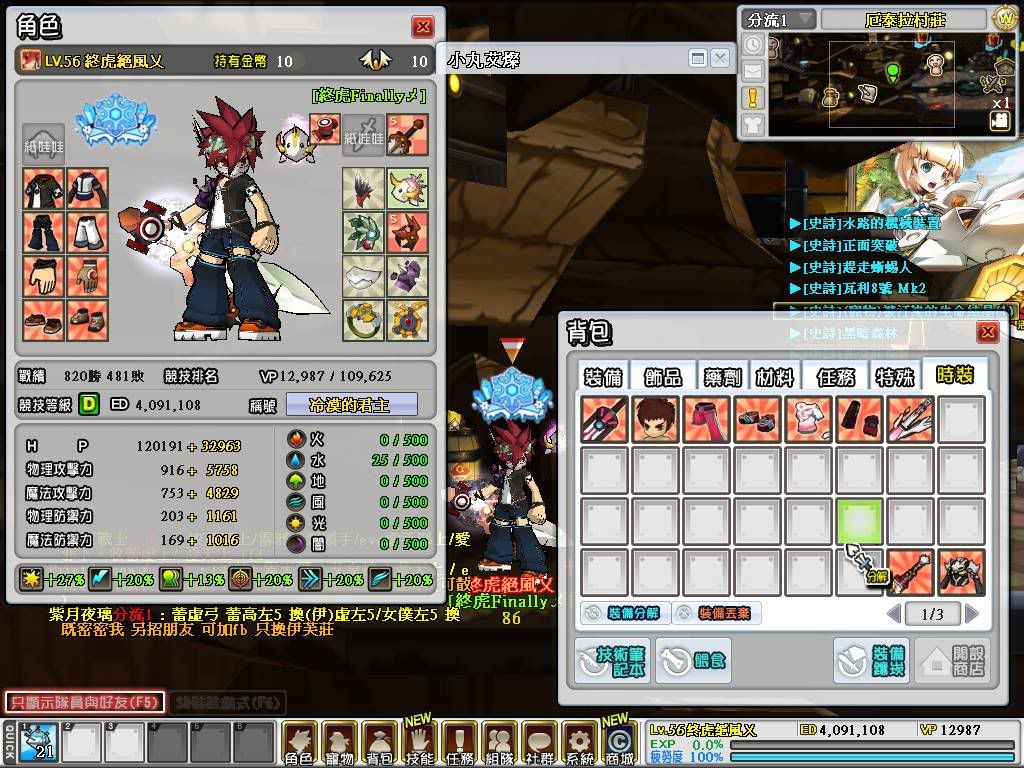Open the 裝備鑲崁 socket button
This screenshot has width=1024, height=768.
coord(871,661)
